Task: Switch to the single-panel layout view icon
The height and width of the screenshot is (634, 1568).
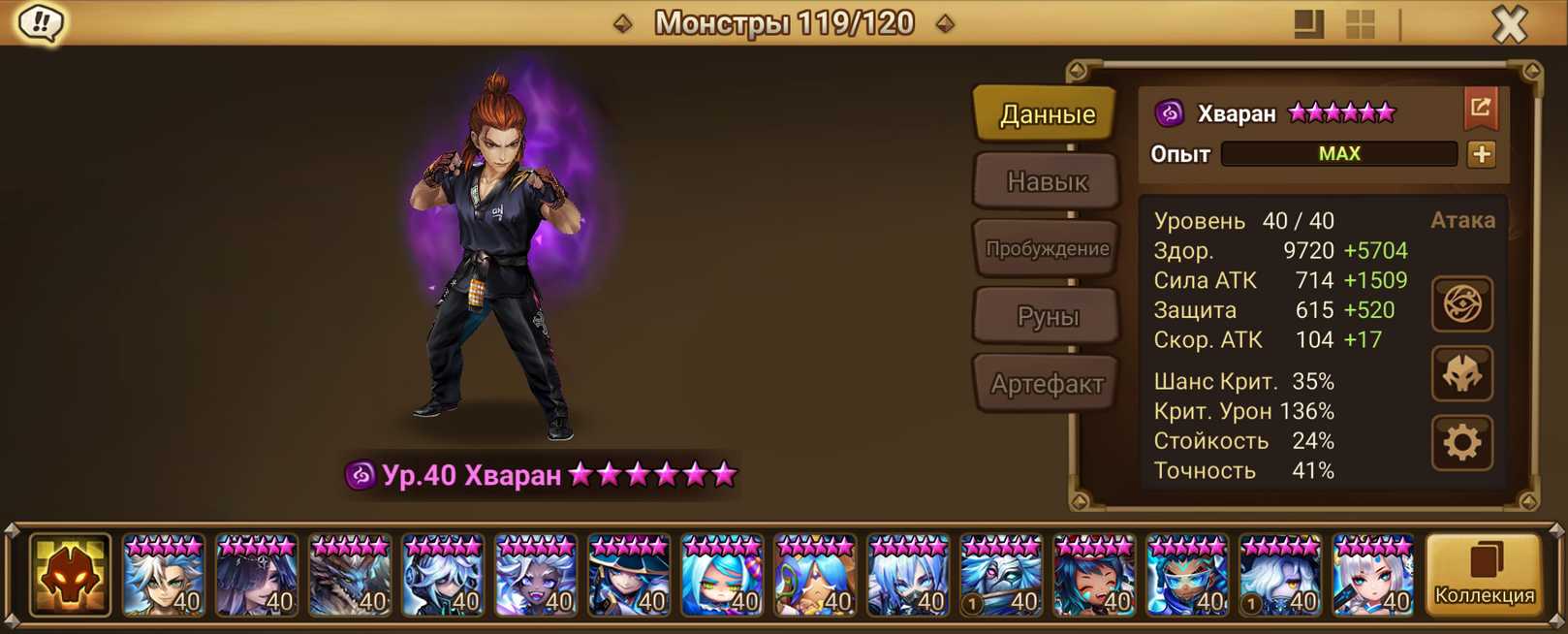Action: tap(1308, 24)
